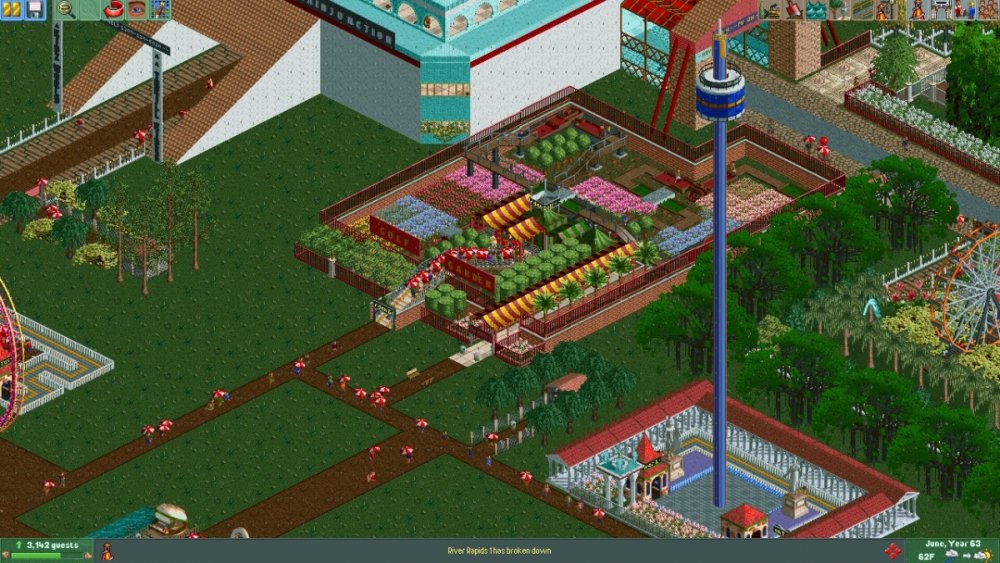1000x563 pixels.
Task: Show the rides list with carousel icon
Action: click(x=918, y=10)
